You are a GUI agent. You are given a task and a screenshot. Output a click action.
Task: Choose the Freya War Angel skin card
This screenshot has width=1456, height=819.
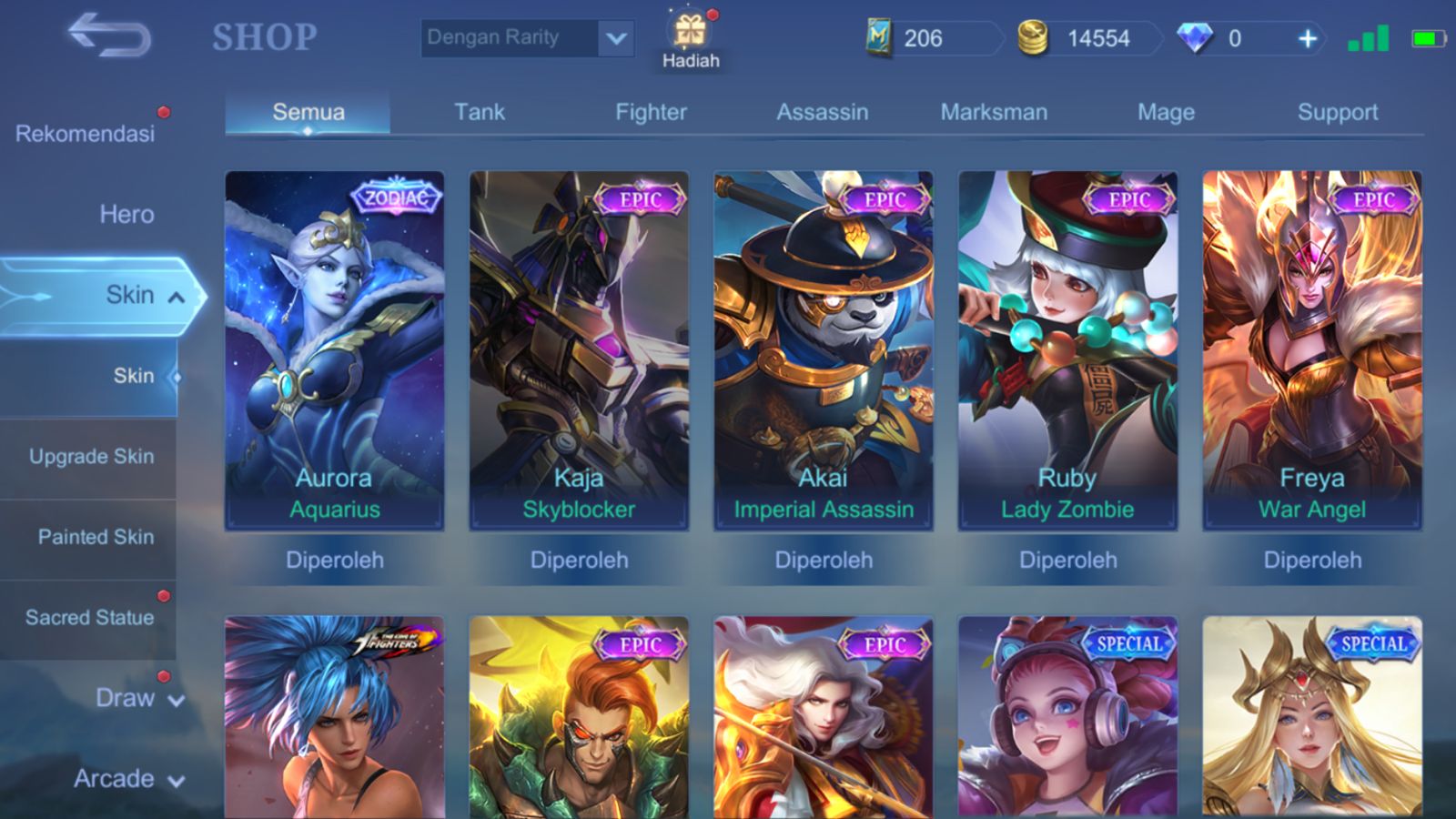(1311, 350)
